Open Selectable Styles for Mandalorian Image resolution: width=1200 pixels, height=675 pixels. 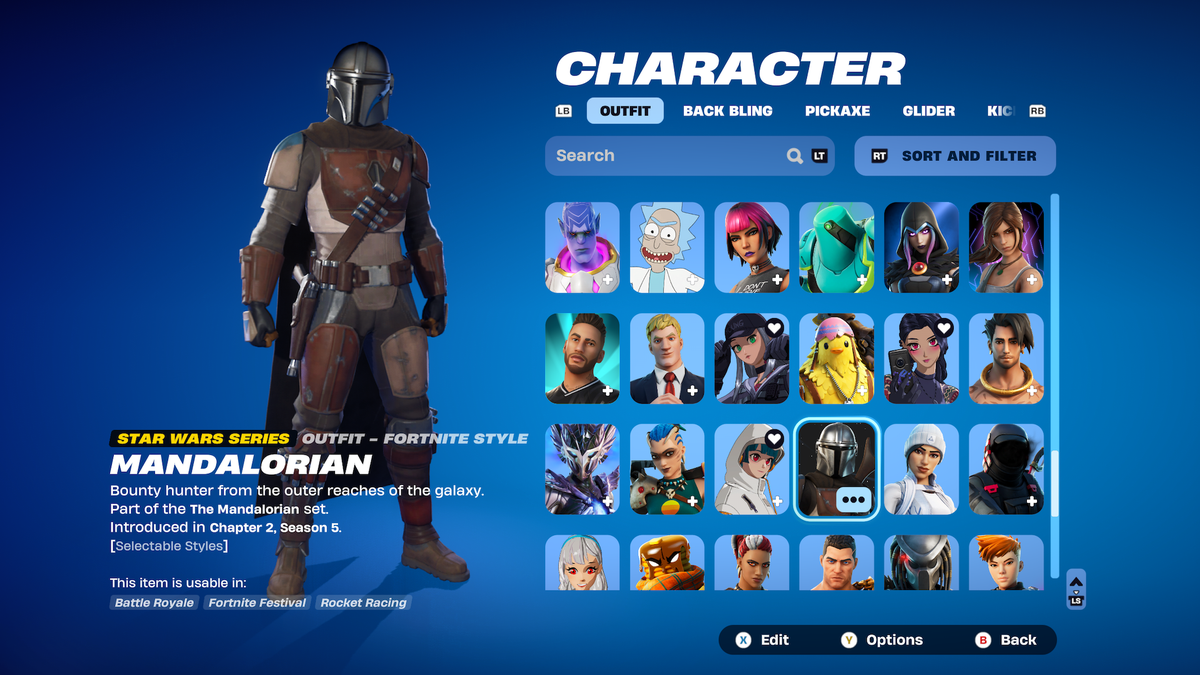point(169,546)
